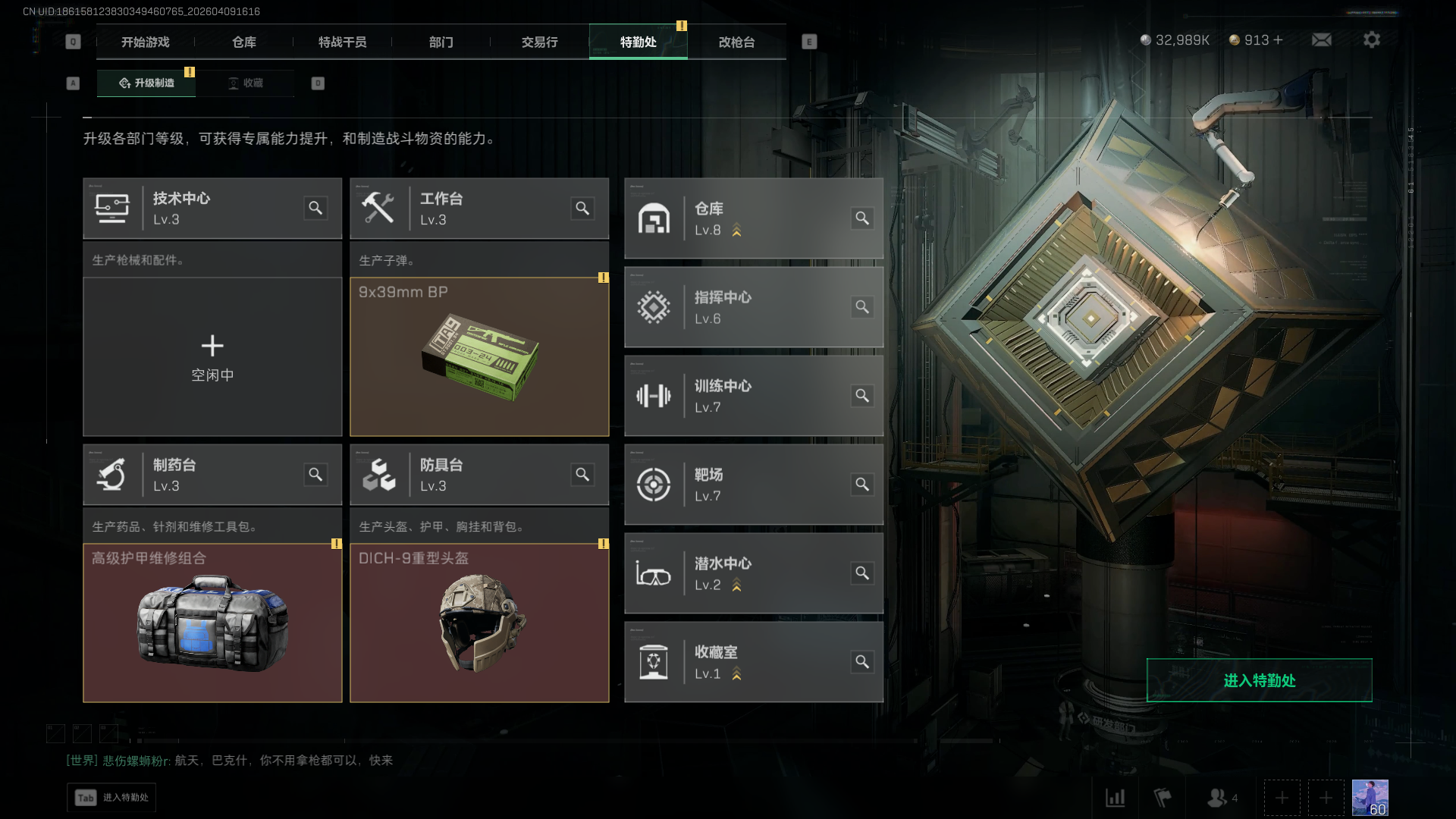The height and width of the screenshot is (819, 1456).
Task: Select the 收藏室 Lv.1 department row
Action: 753,662
